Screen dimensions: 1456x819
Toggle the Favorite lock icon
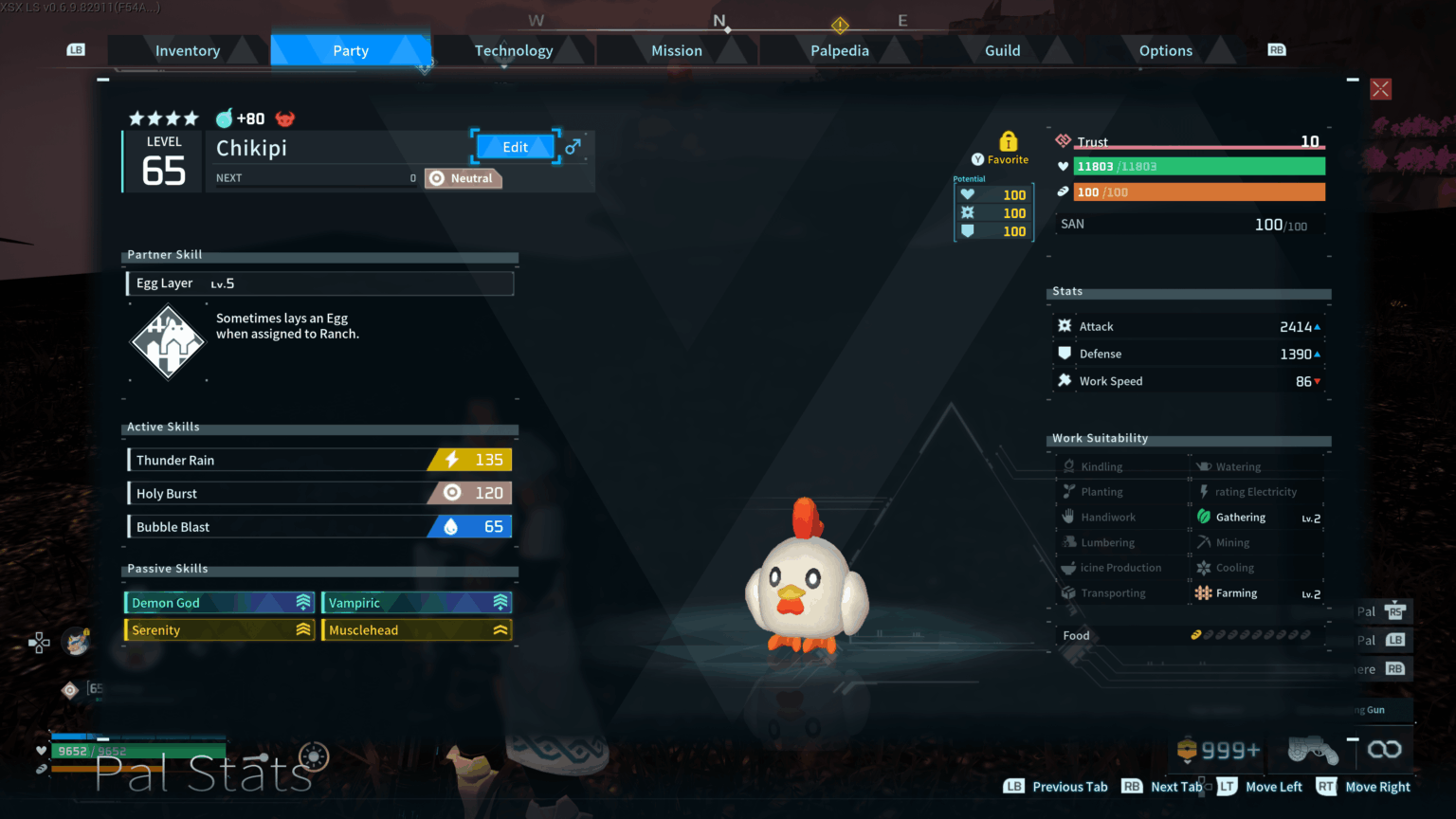(x=1008, y=142)
